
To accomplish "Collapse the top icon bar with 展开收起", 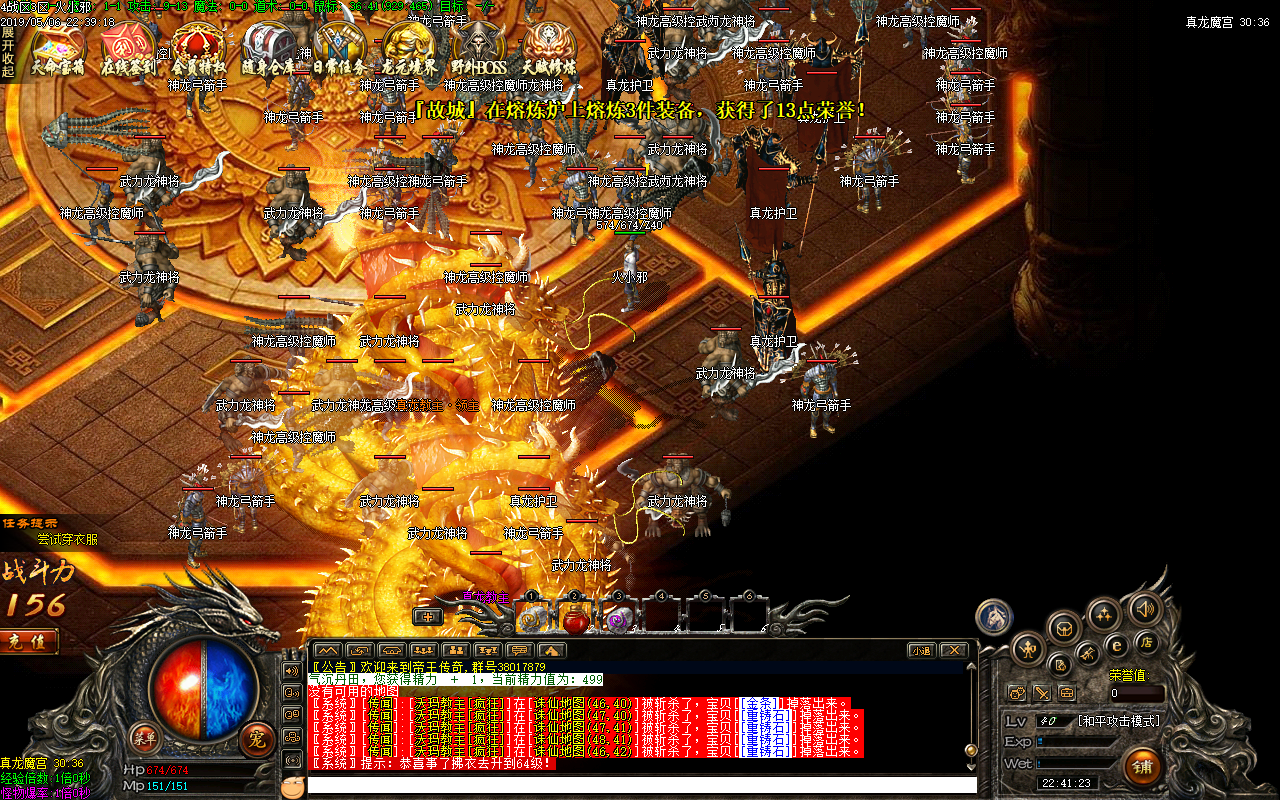I will [x=8, y=51].
